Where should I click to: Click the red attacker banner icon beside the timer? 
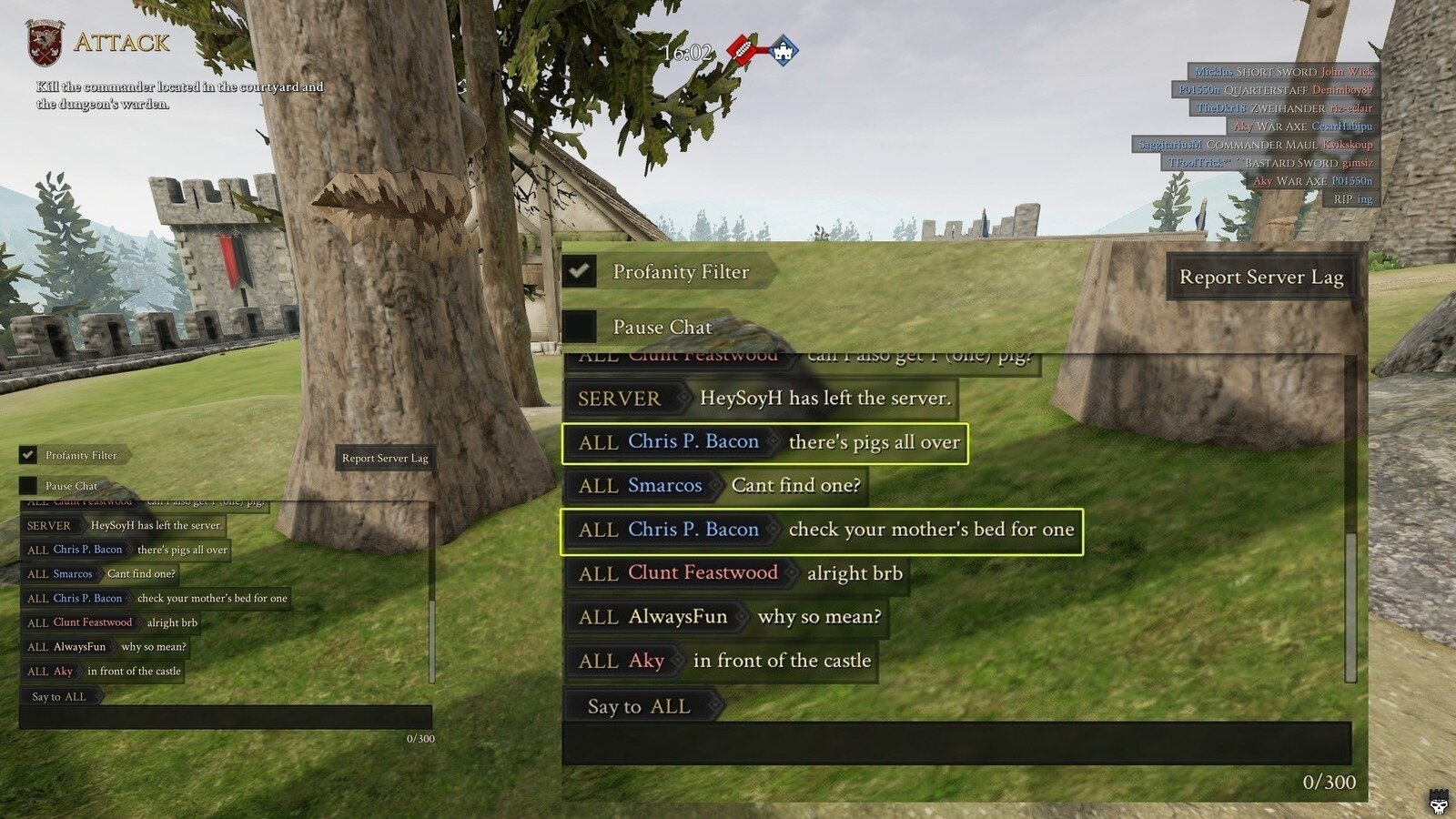tap(740, 49)
